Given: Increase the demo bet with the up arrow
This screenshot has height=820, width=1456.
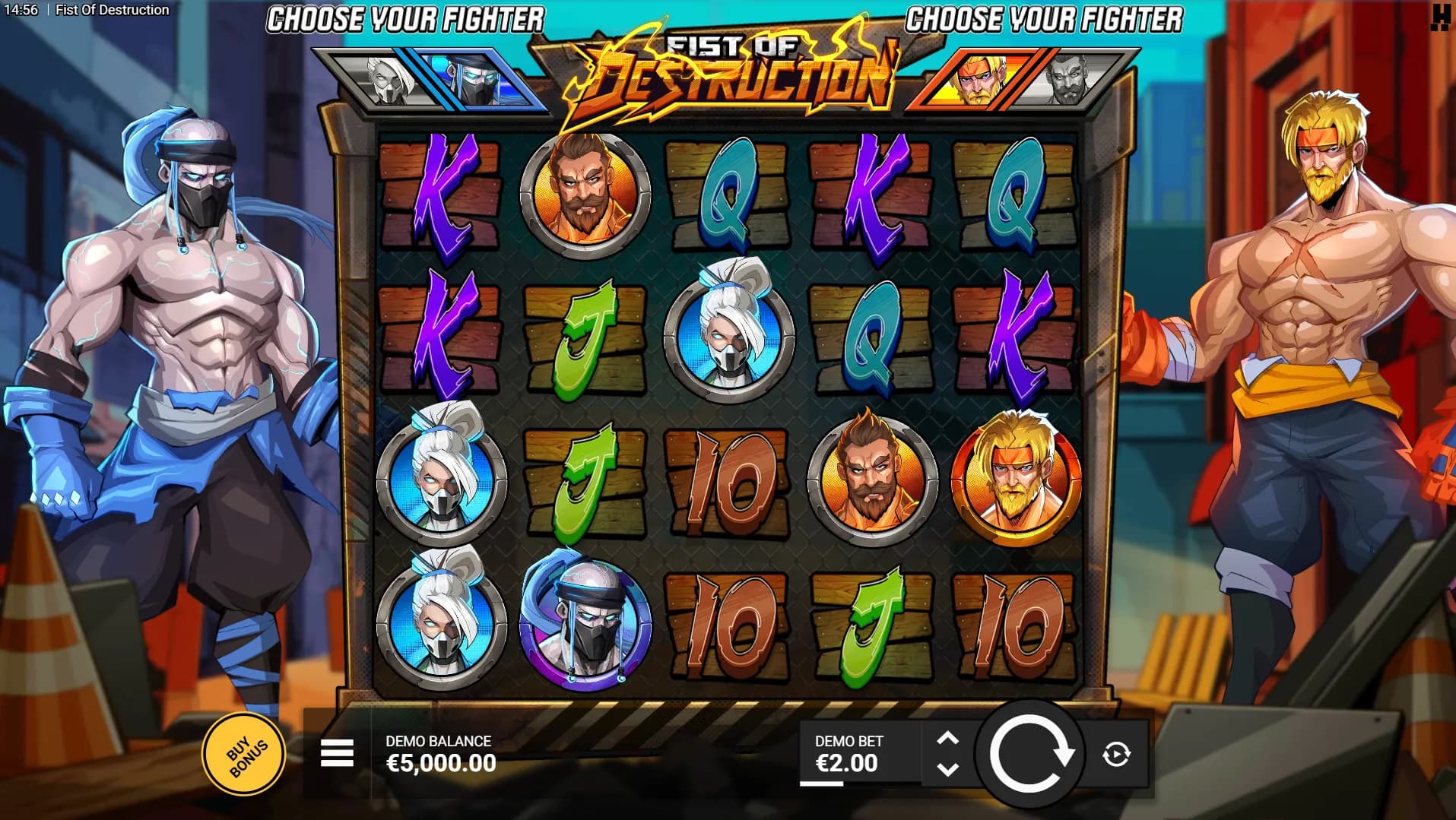Looking at the screenshot, I should tap(947, 739).
